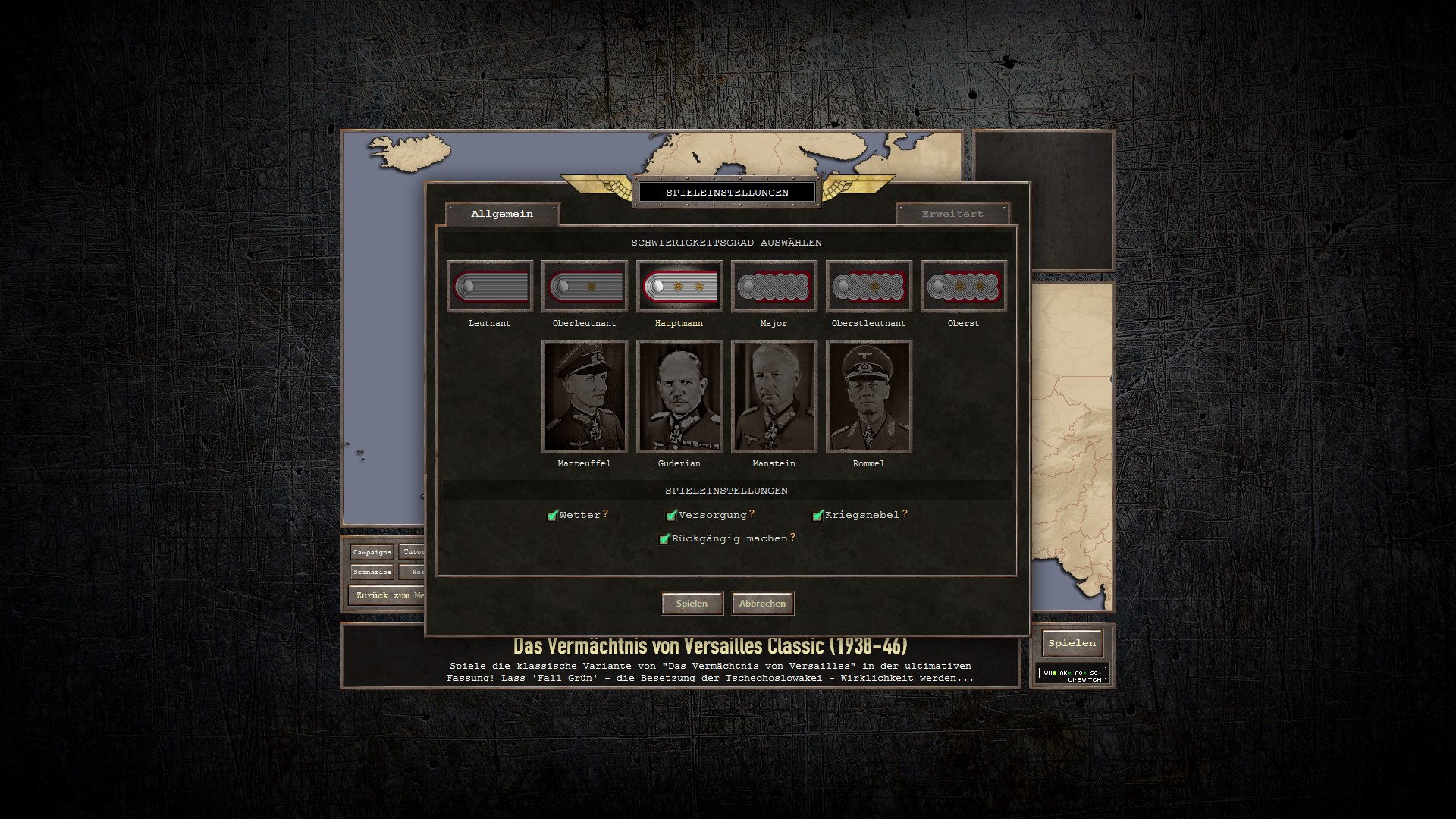Toggle the Versorgung checkbox
This screenshot has width=1456, height=819.
click(x=671, y=516)
